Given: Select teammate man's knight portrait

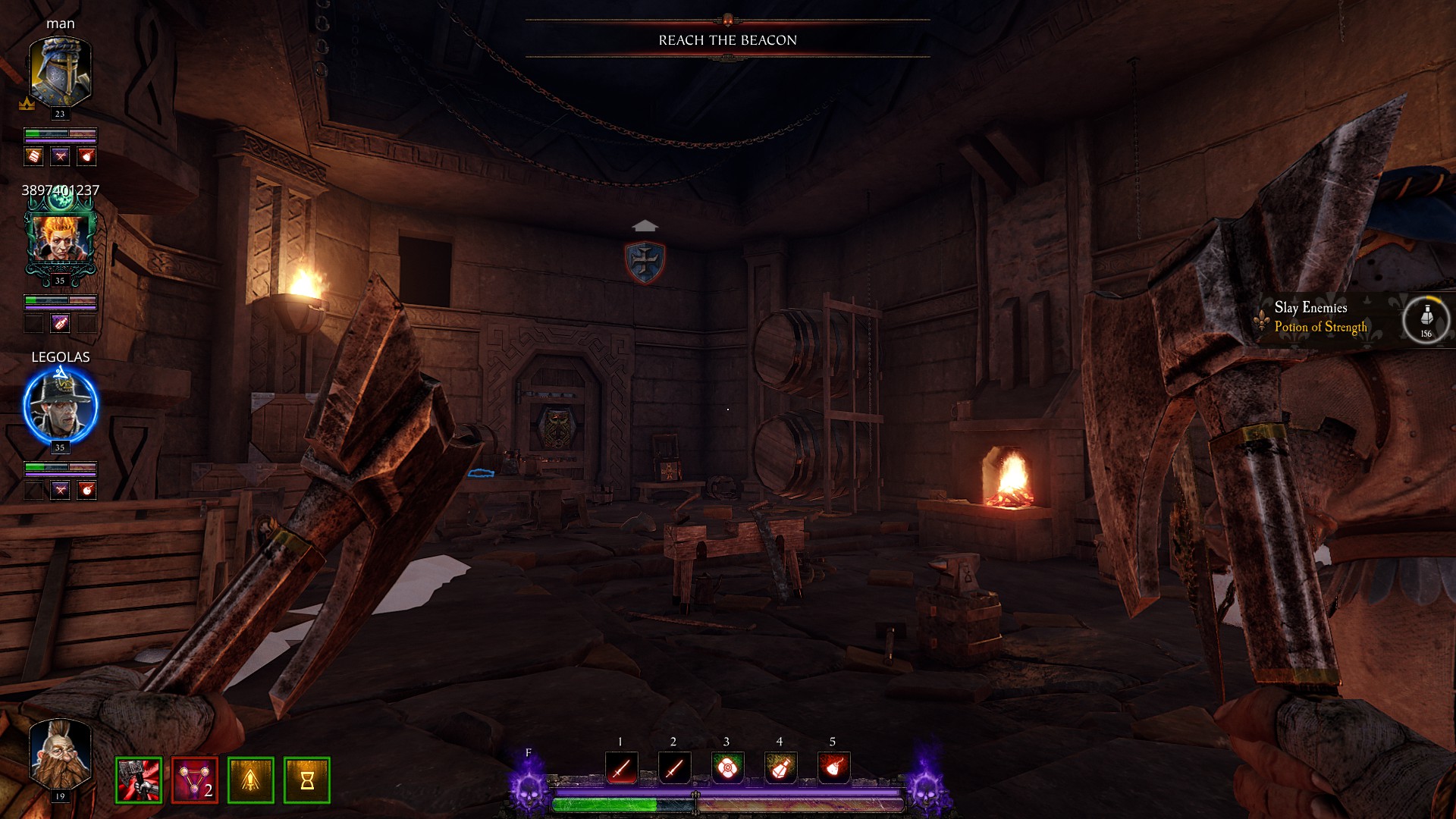Looking at the screenshot, I should (x=60, y=73).
